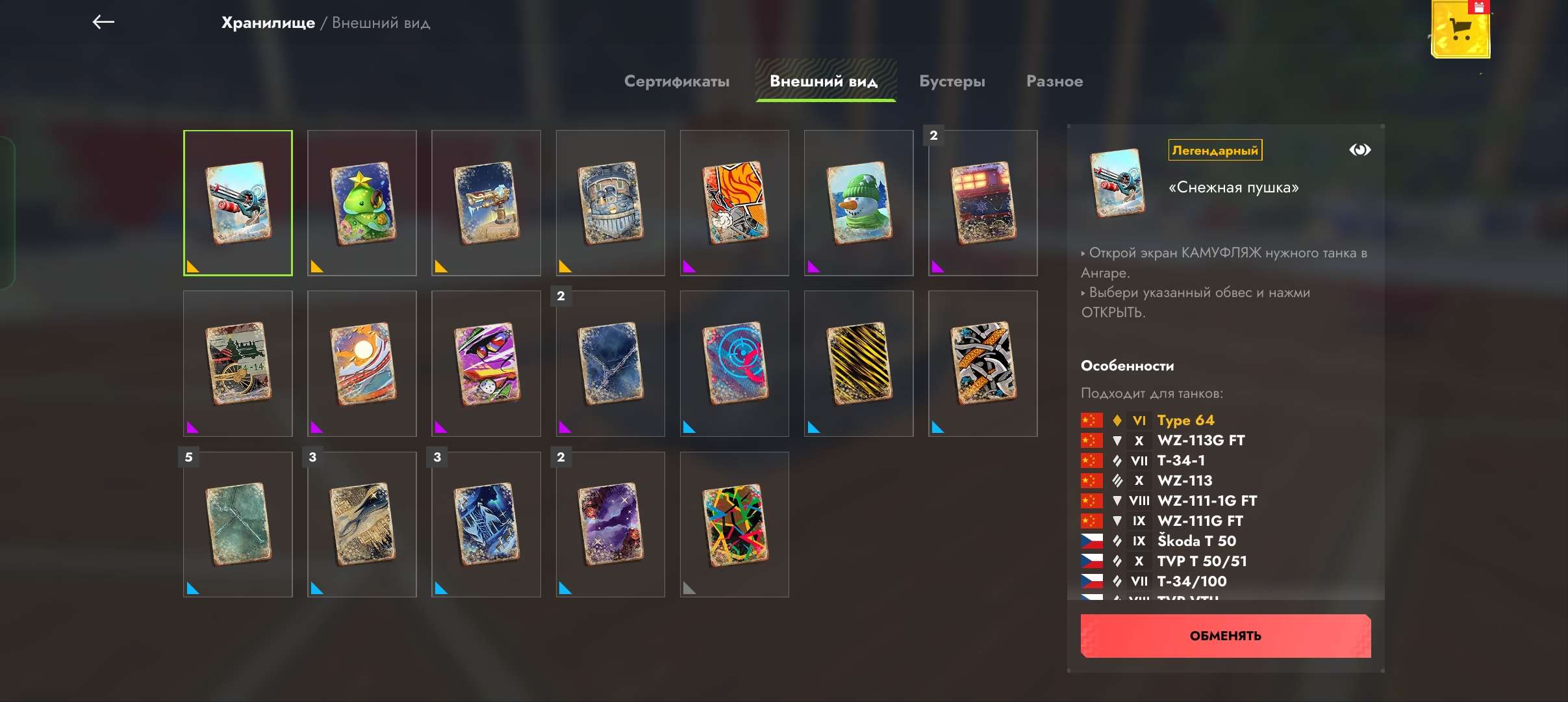Select the Type 64 tank row
Screen dimensions: 1568x702
(1185, 421)
